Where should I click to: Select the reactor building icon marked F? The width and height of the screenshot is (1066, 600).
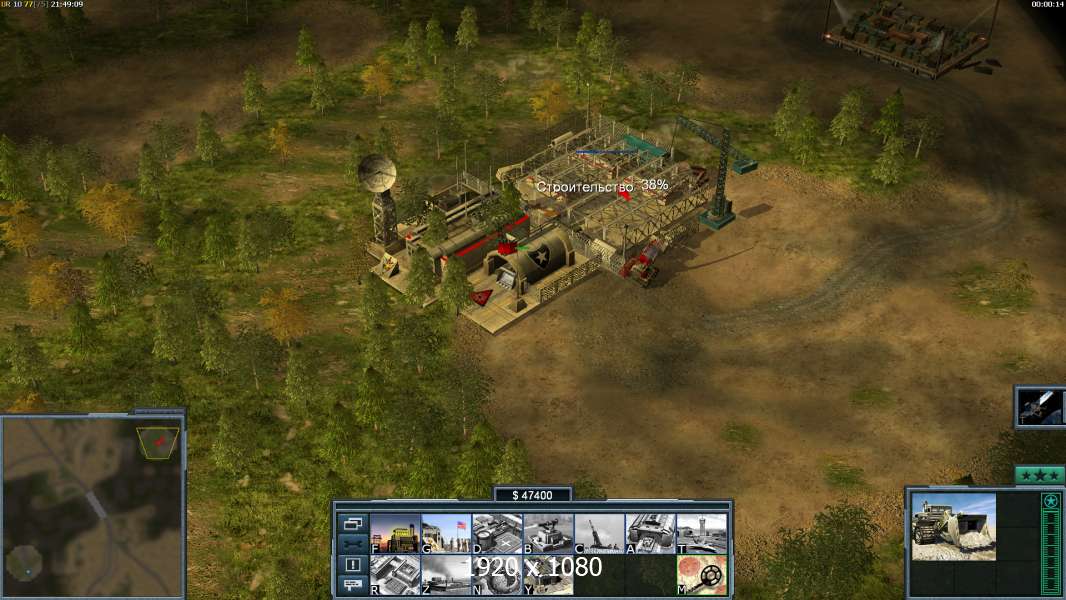(x=395, y=534)
